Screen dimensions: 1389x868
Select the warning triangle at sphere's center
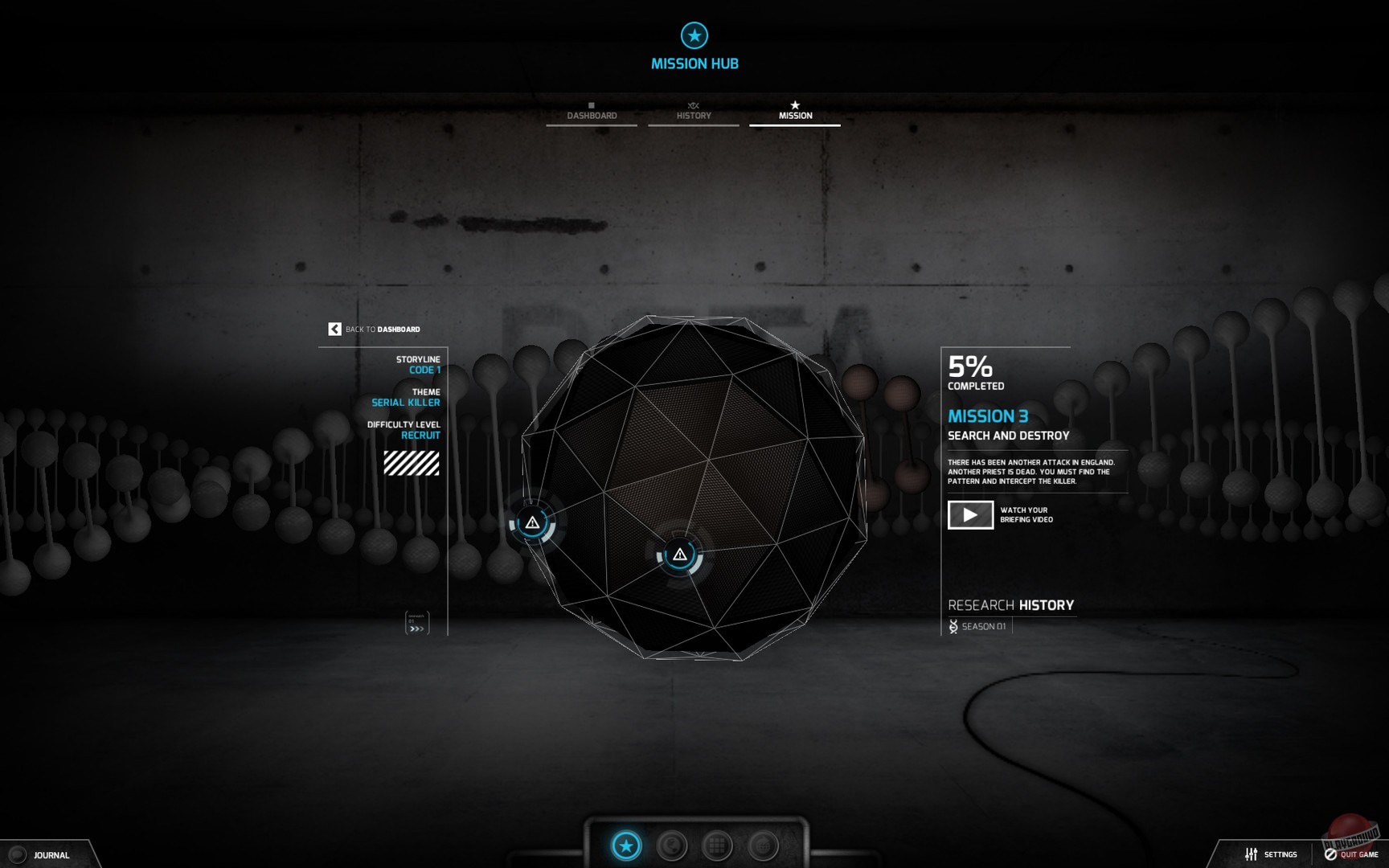[x=680, y=554]
